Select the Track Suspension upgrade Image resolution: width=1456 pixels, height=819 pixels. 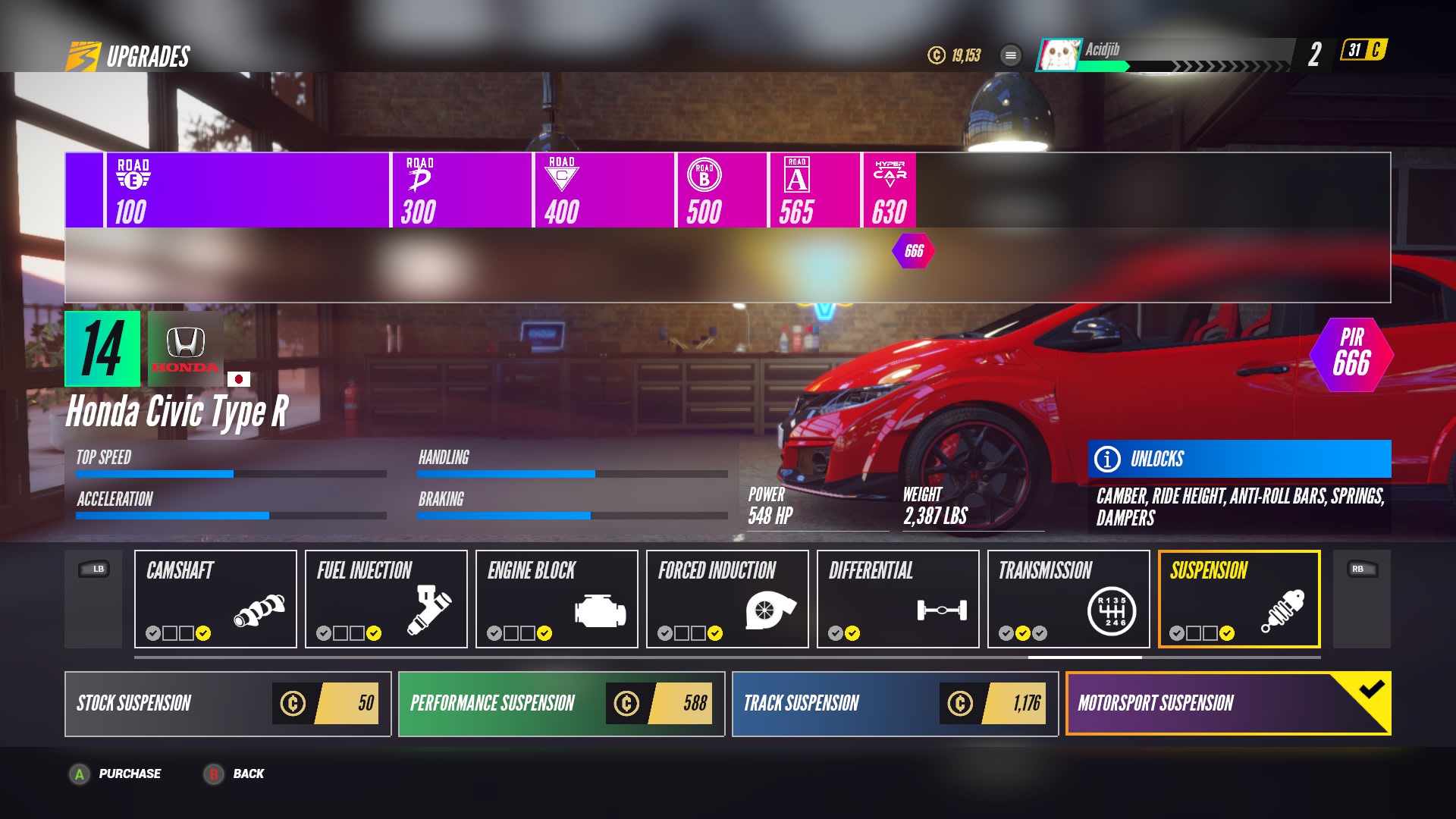pyautogui.click(x=895, y=704)
